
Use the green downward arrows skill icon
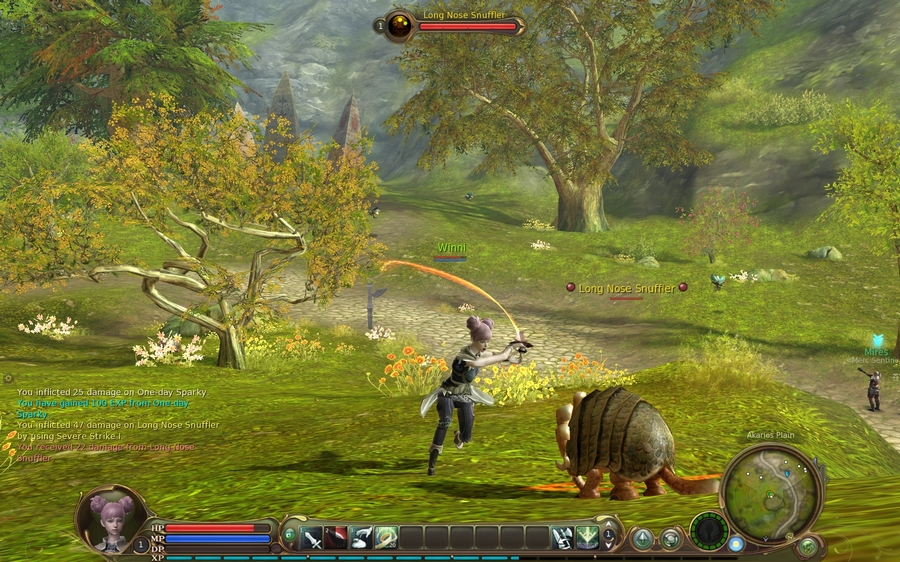tap(587, 538)
